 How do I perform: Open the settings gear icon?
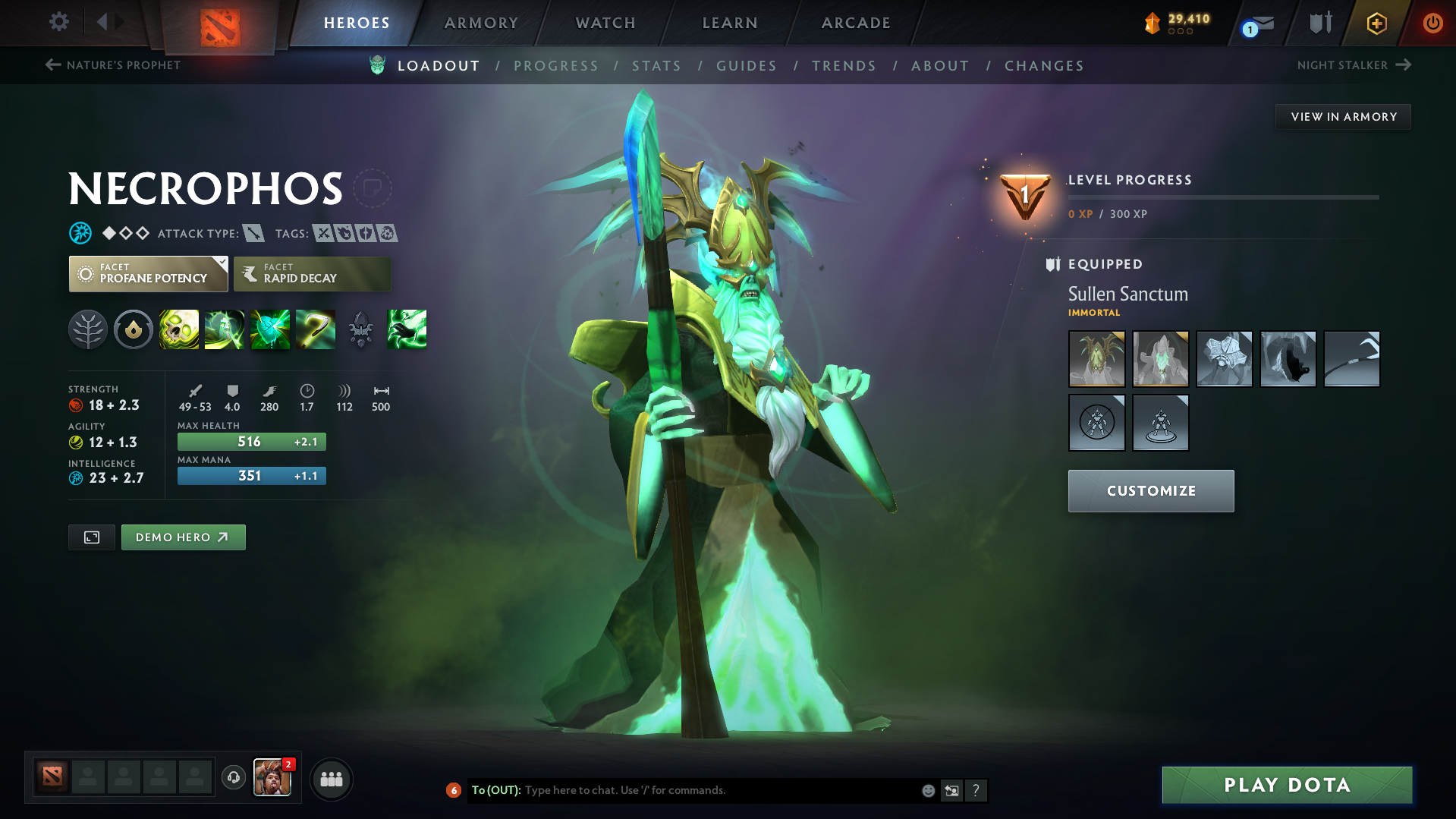[58, 23]
